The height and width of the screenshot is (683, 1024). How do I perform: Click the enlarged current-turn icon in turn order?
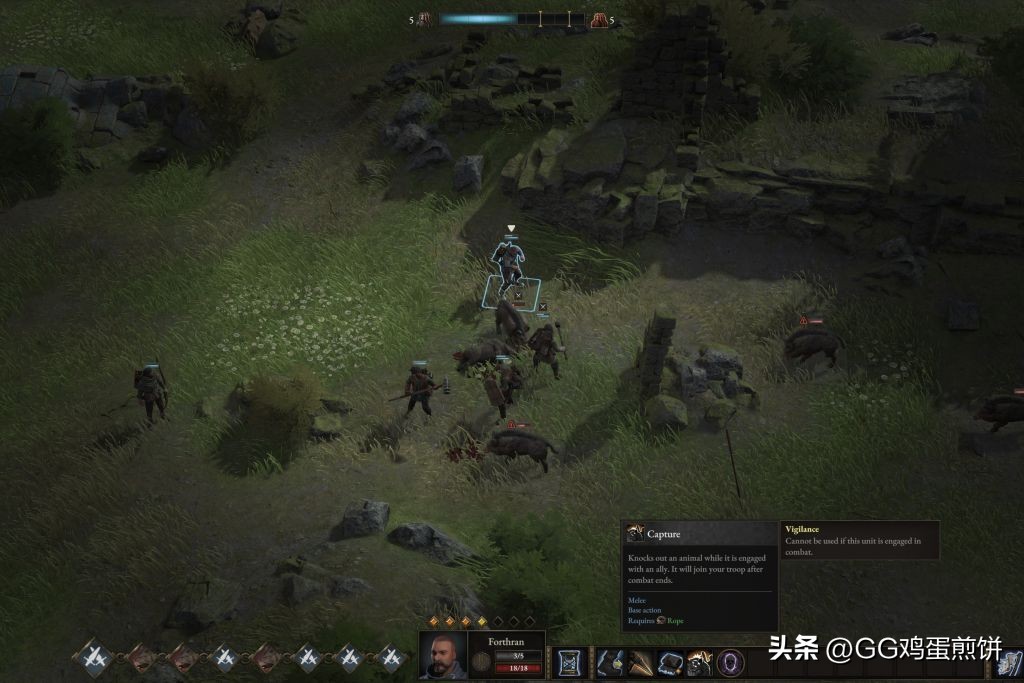click(x=95, y=657)
